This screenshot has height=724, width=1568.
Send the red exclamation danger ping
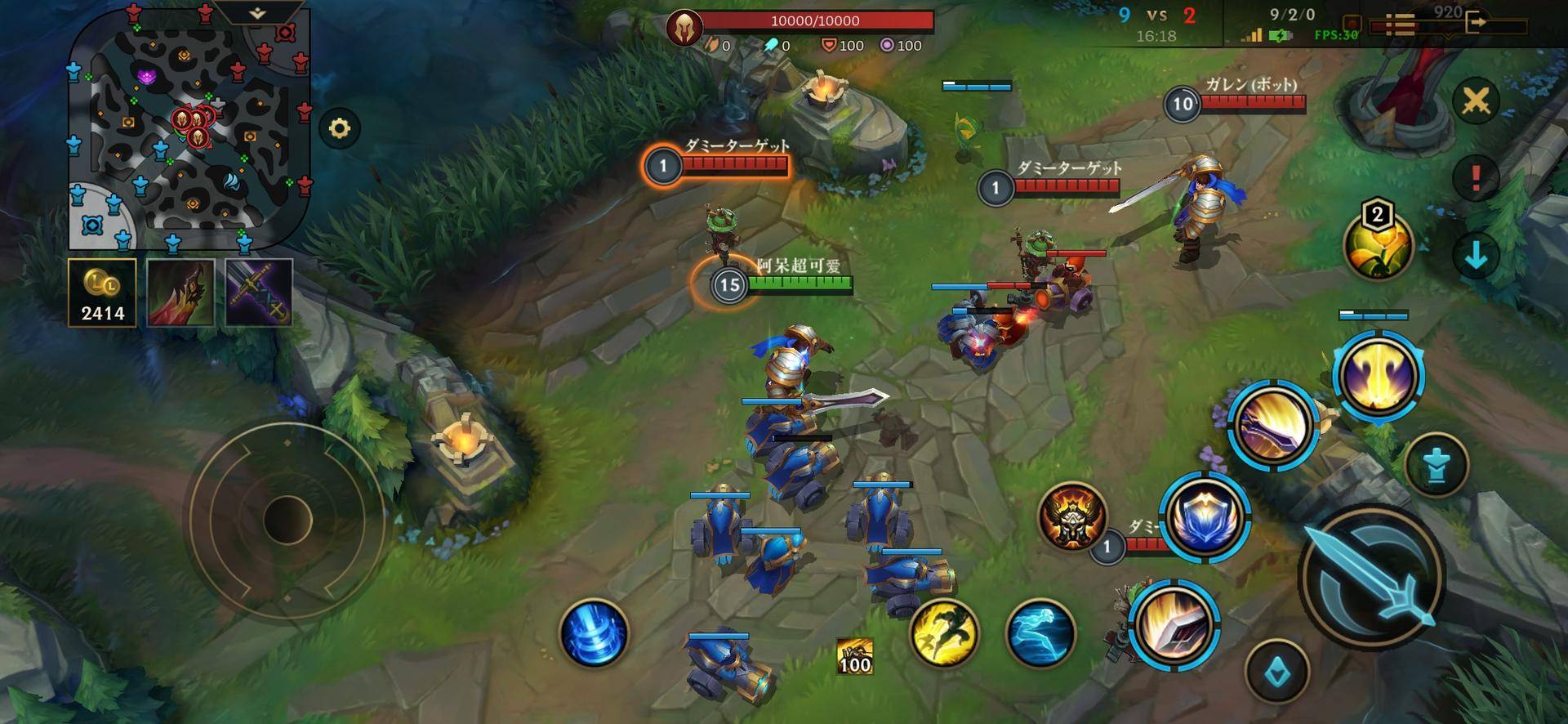pyautogui.click(x=1476, y=177)
